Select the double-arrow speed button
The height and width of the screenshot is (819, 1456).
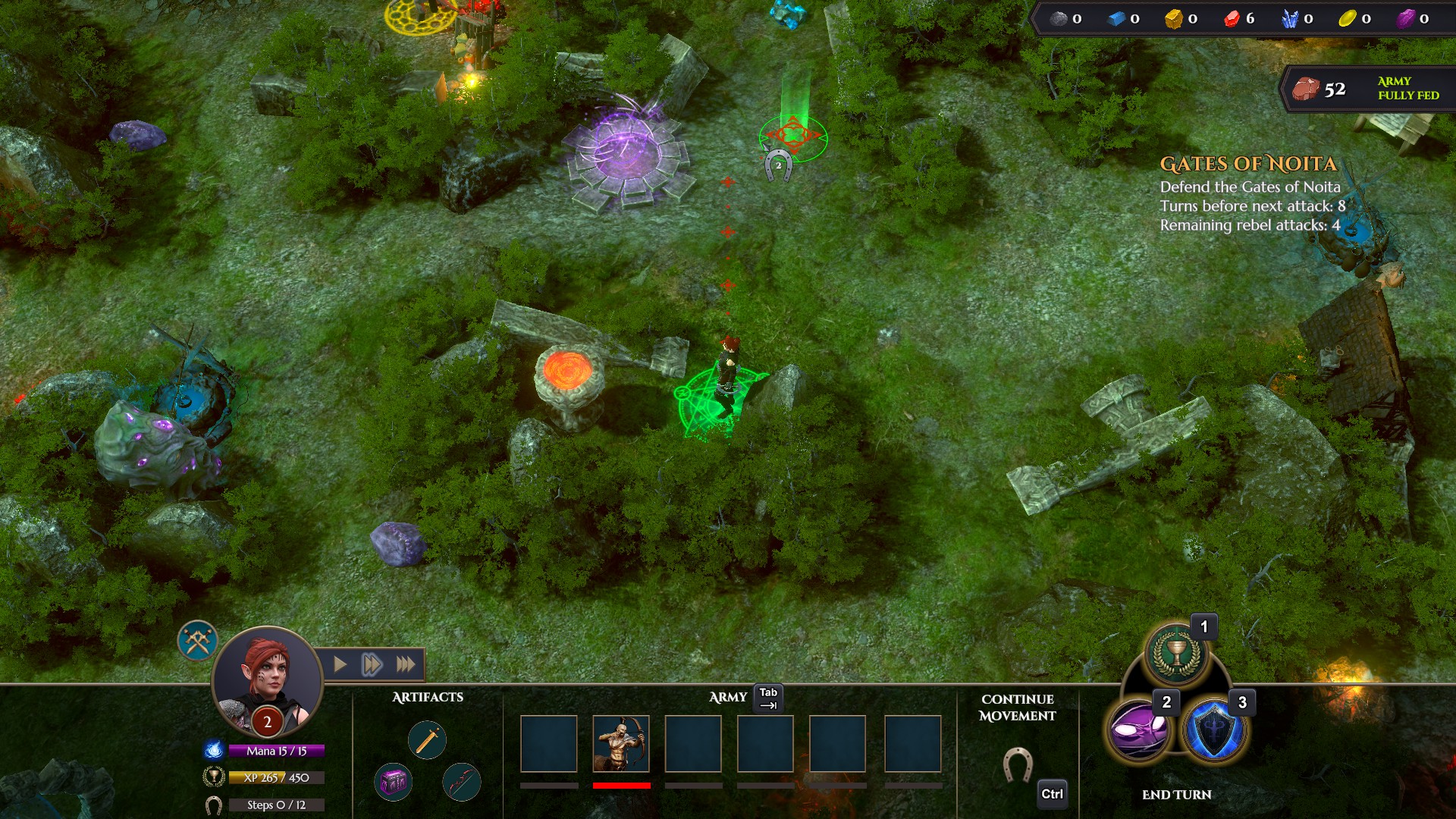point(372,665)
